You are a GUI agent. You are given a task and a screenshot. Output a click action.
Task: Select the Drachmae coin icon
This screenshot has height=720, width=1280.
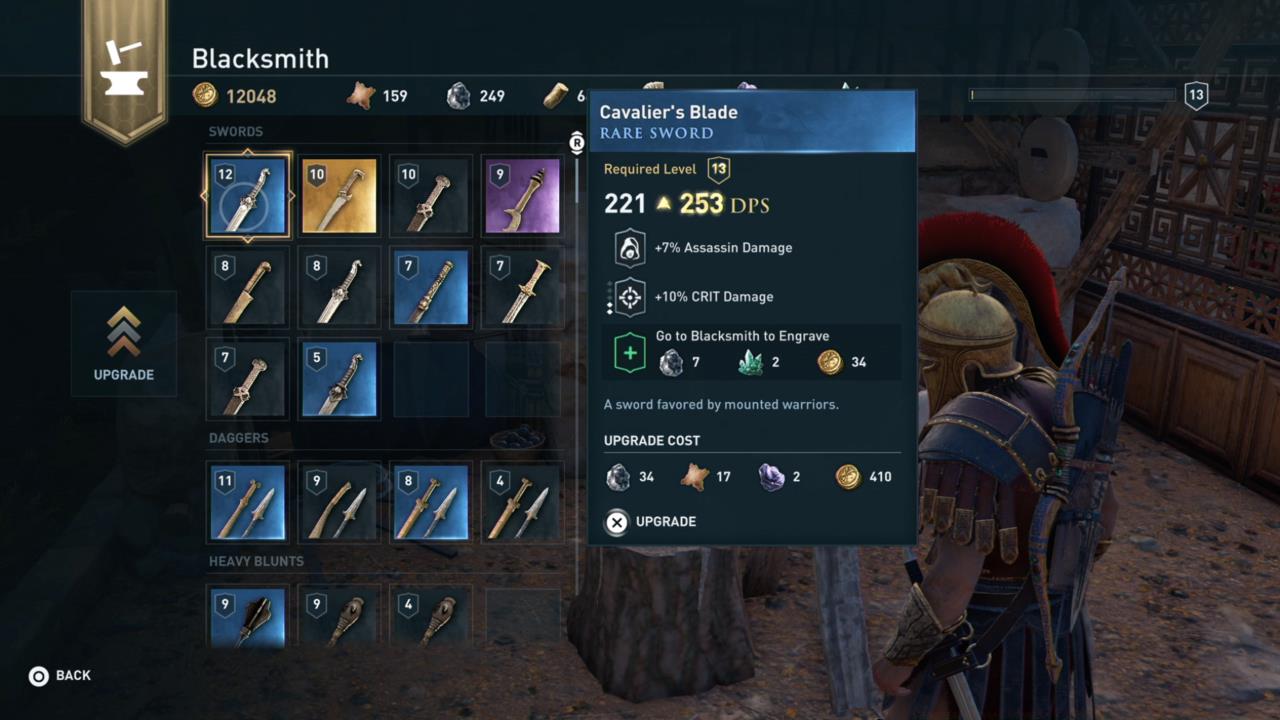(x=206, y=95)
